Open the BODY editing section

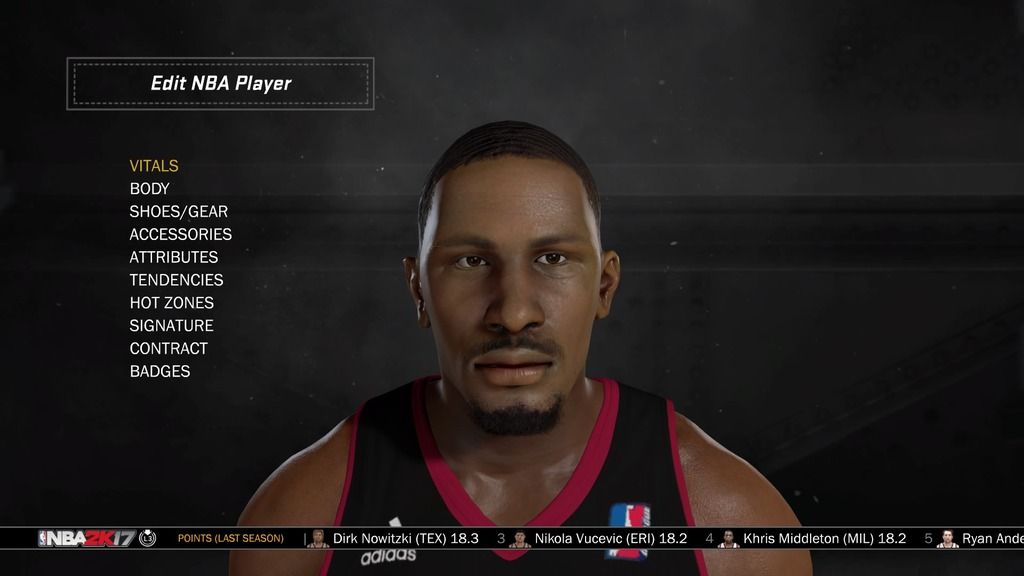150,189
